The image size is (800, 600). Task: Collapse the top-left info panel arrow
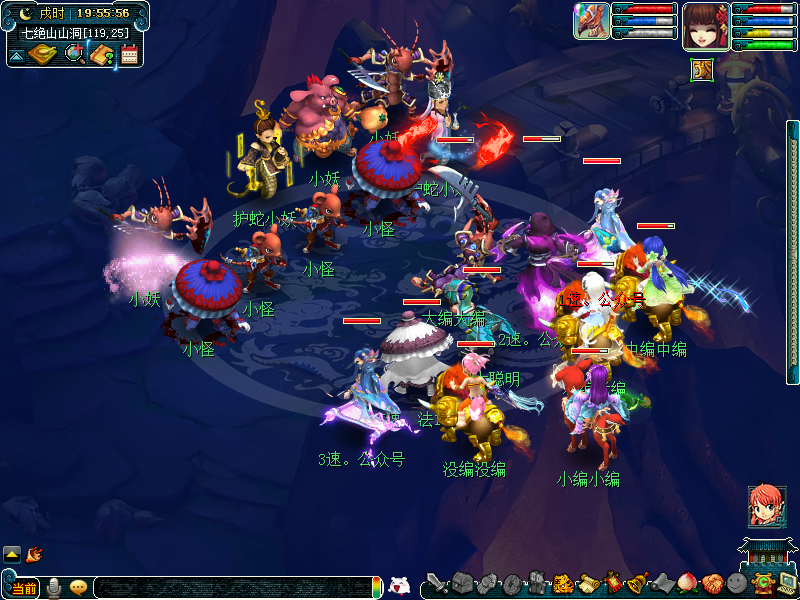click(16, 55)
